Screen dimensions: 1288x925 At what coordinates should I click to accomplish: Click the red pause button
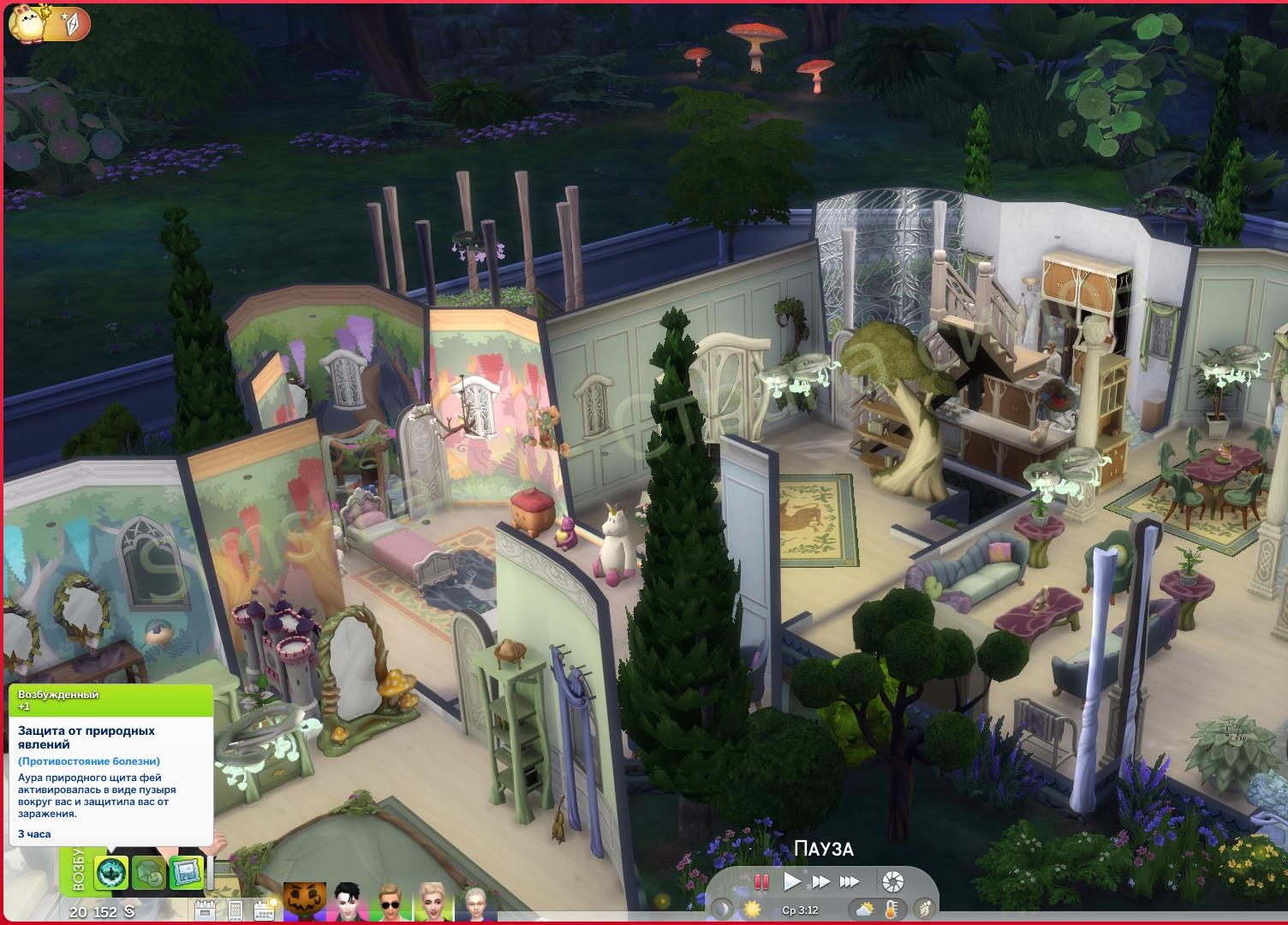pyautogui.click(x=760, y=881)
